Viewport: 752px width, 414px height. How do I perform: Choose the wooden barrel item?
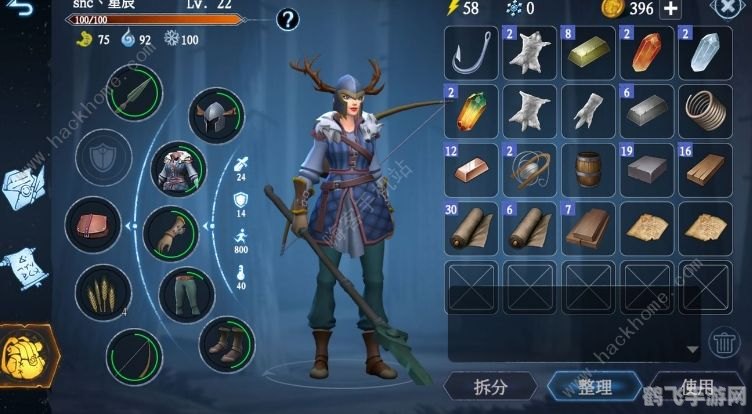587,168
